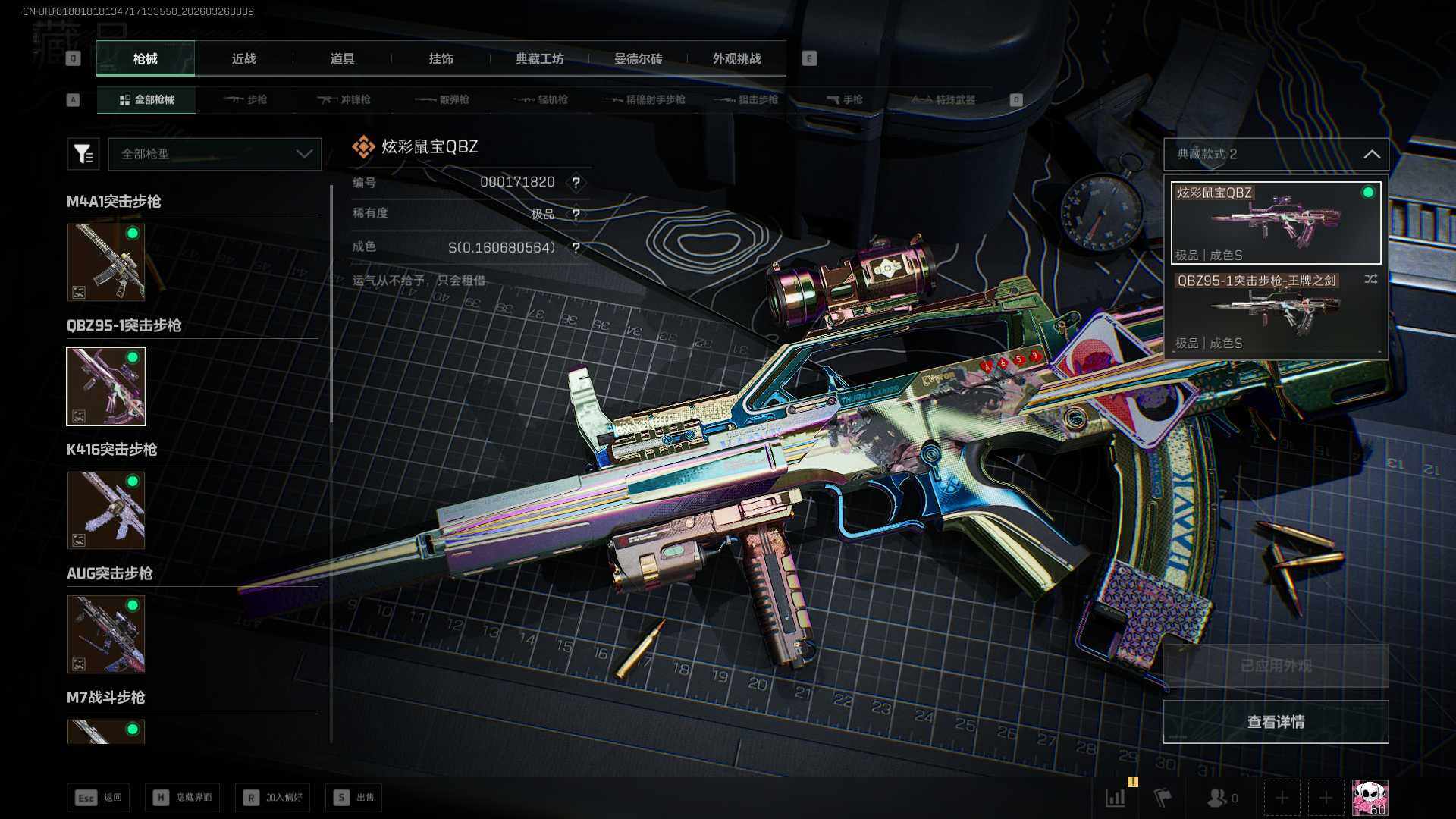Screen dimensions: 1456x819
Task: Select the M4A1突击步枪 skin thumbnail
Action: point(106,262)
